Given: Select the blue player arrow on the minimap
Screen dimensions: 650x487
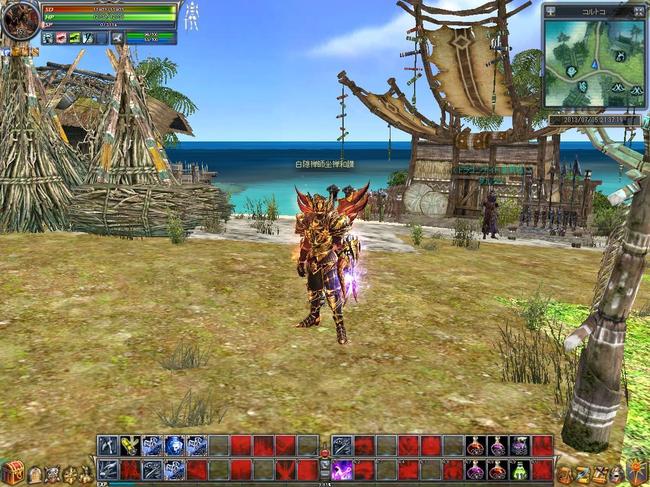Looking at the screenshot, I should pyautogui.click(x=594, y=64).
